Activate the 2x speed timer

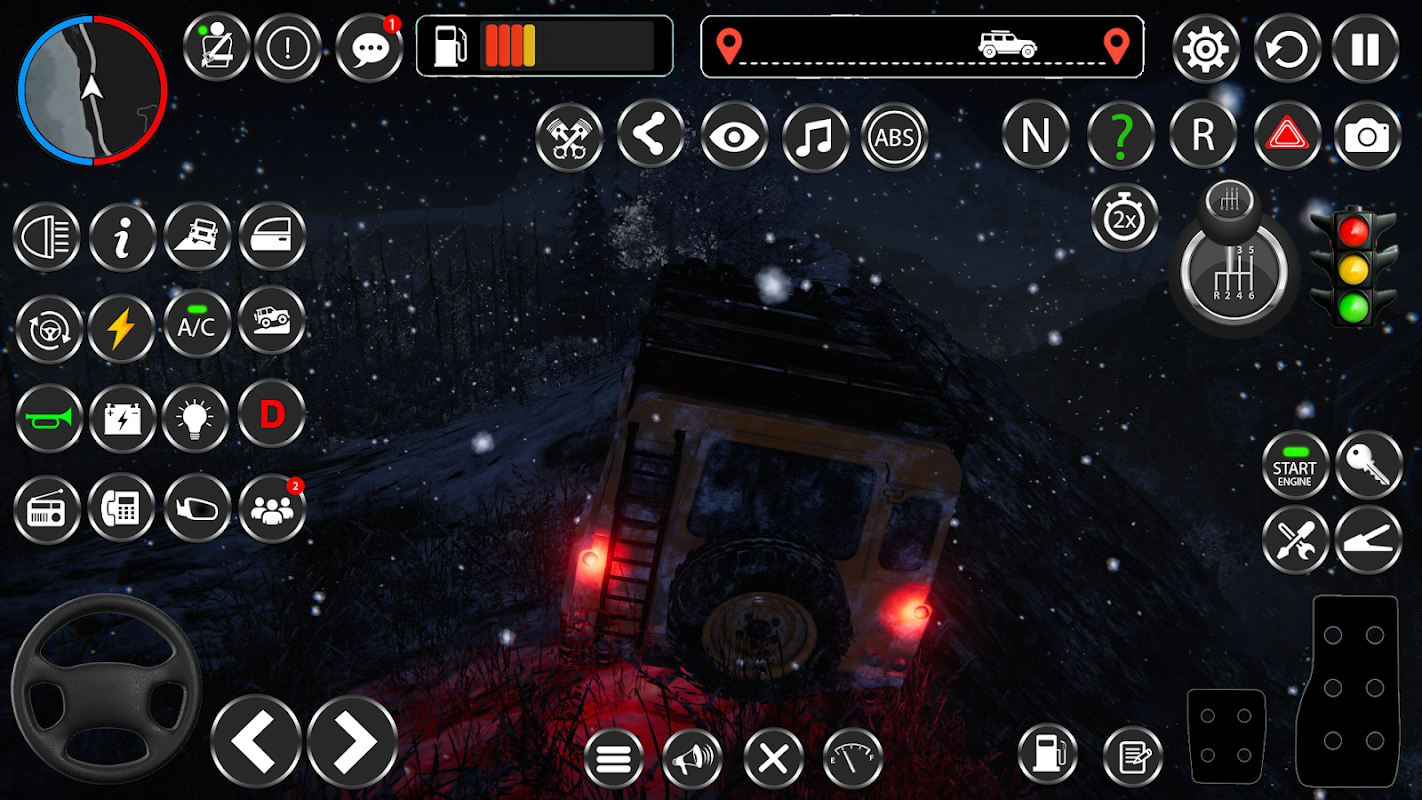1124,218
